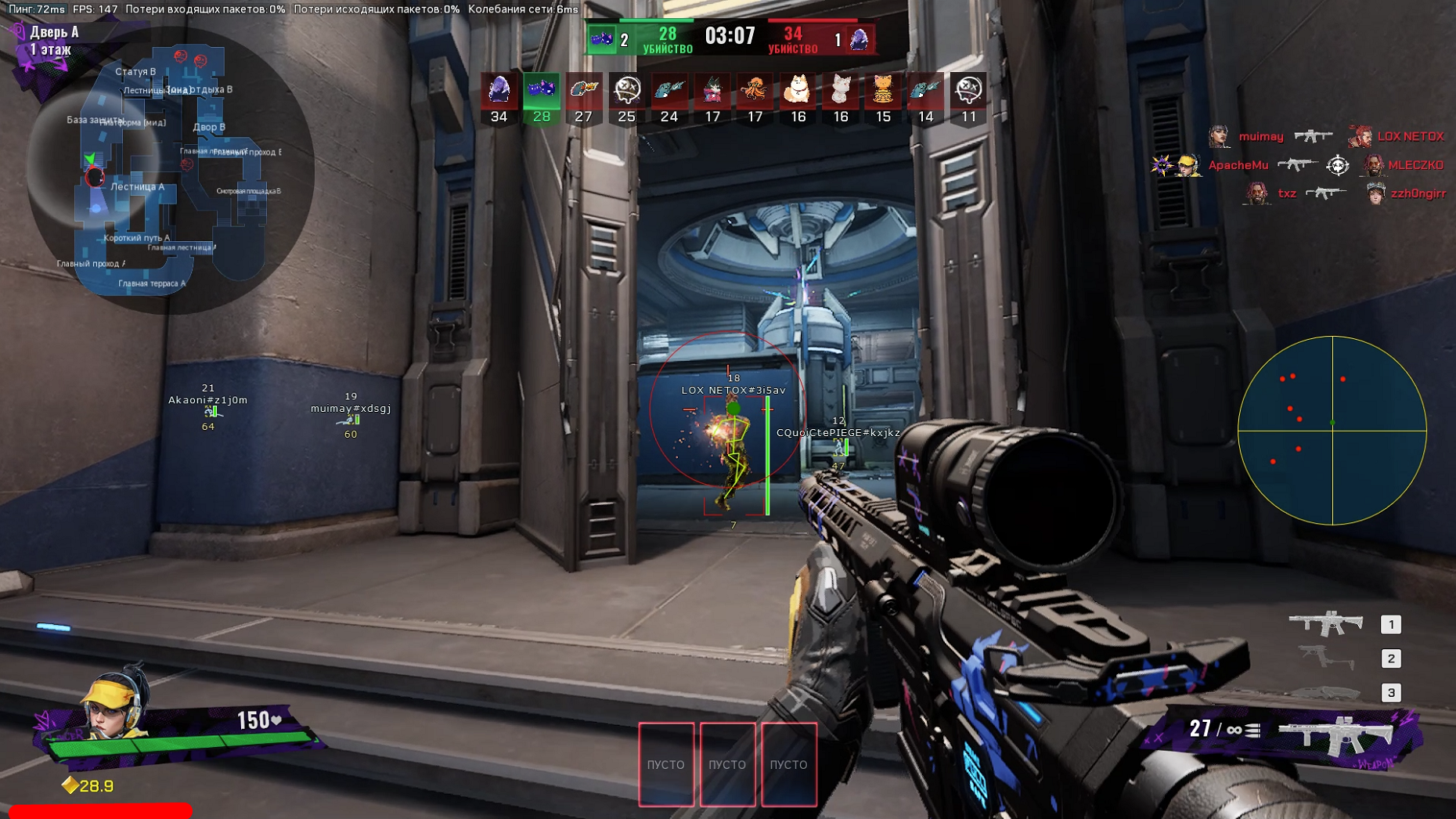Click the green team emblem beside the score

(x=602, y=38)
